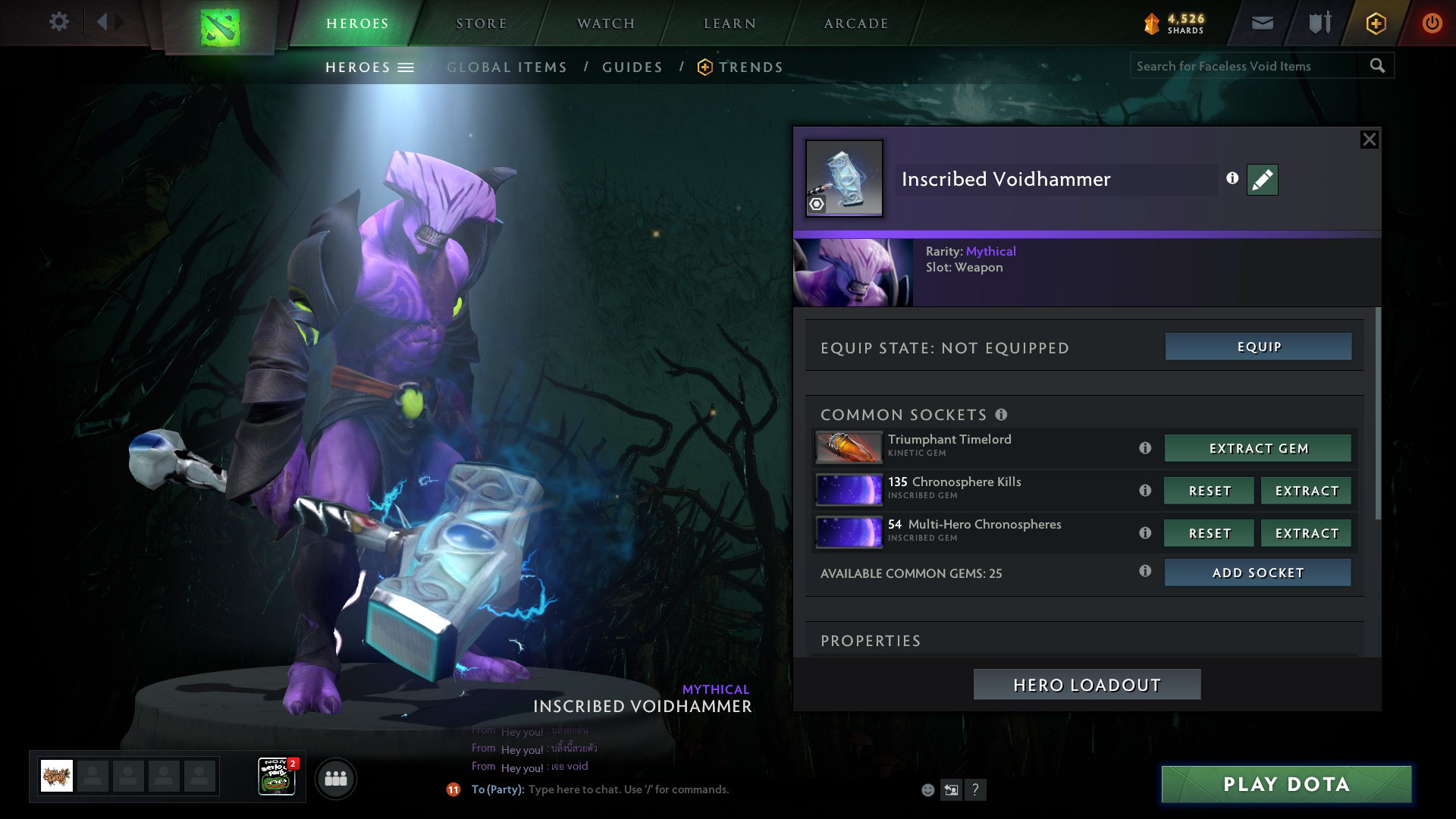Quit the game with power icon
This screenshot has width=1456, height=819.
pyautogui.click(x=1432, y=23)
